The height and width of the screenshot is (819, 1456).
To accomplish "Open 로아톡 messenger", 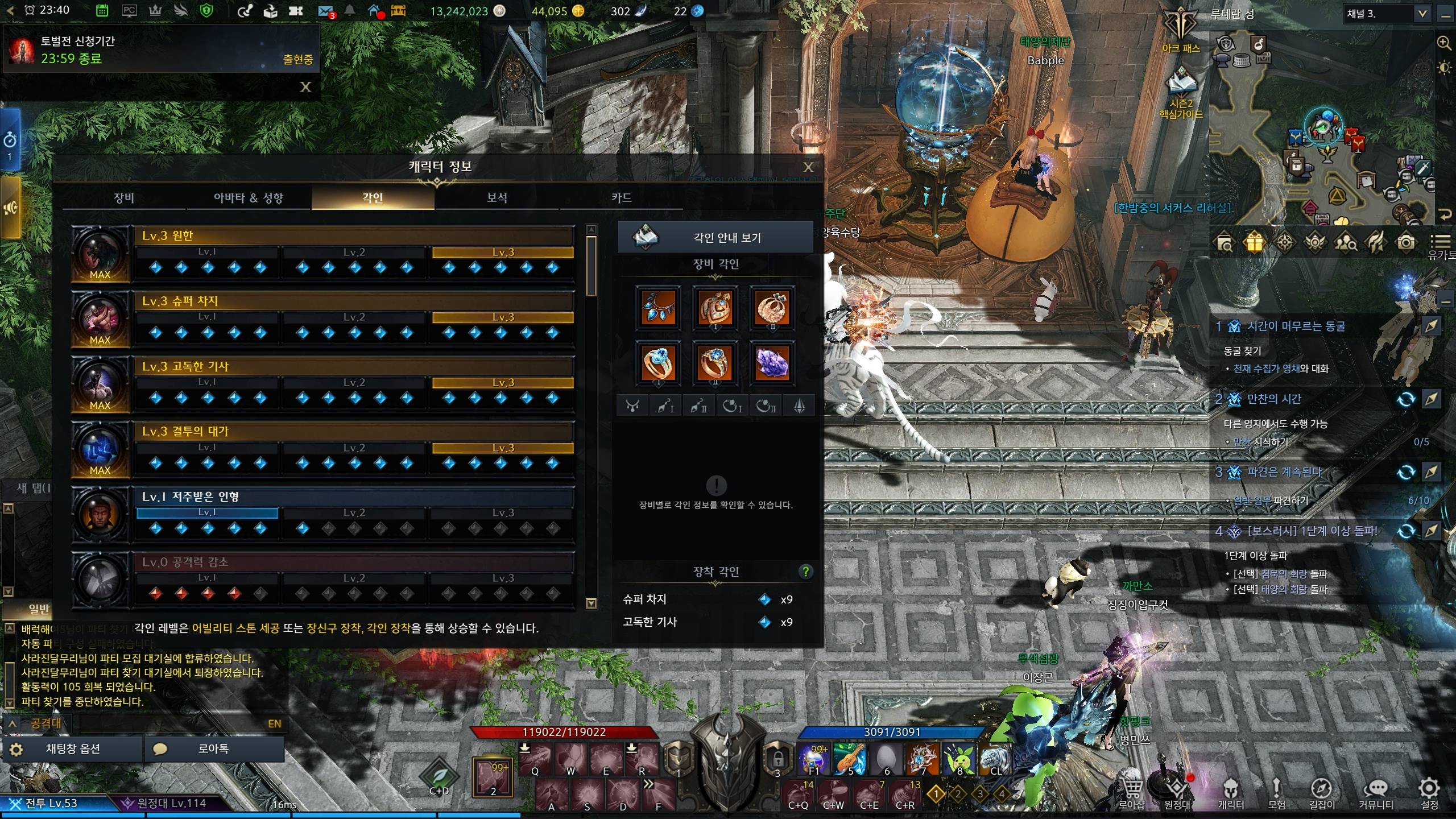I will click(214, 749).
